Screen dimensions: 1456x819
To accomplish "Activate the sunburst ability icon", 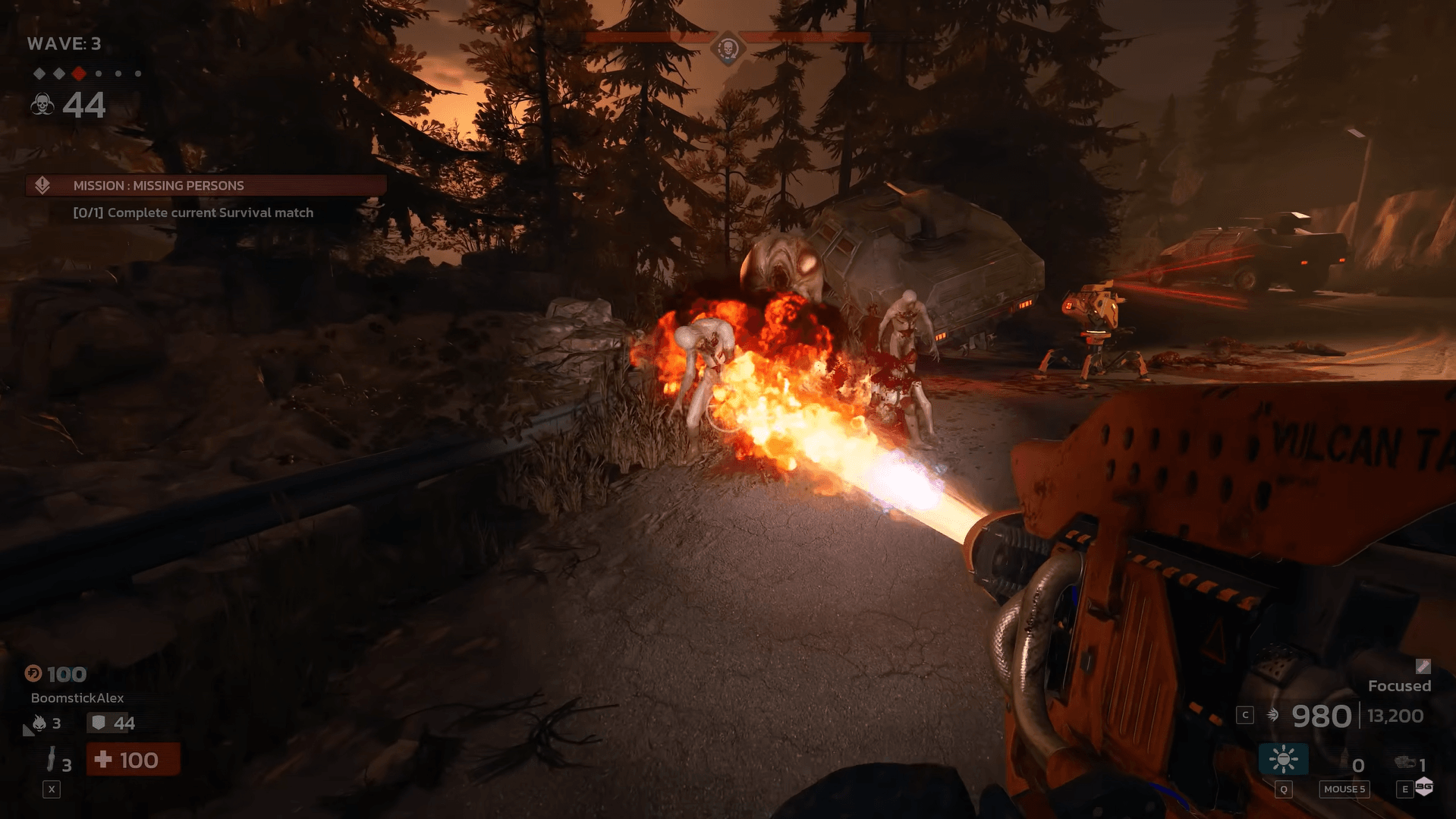I will click(x=1283, y=759).
